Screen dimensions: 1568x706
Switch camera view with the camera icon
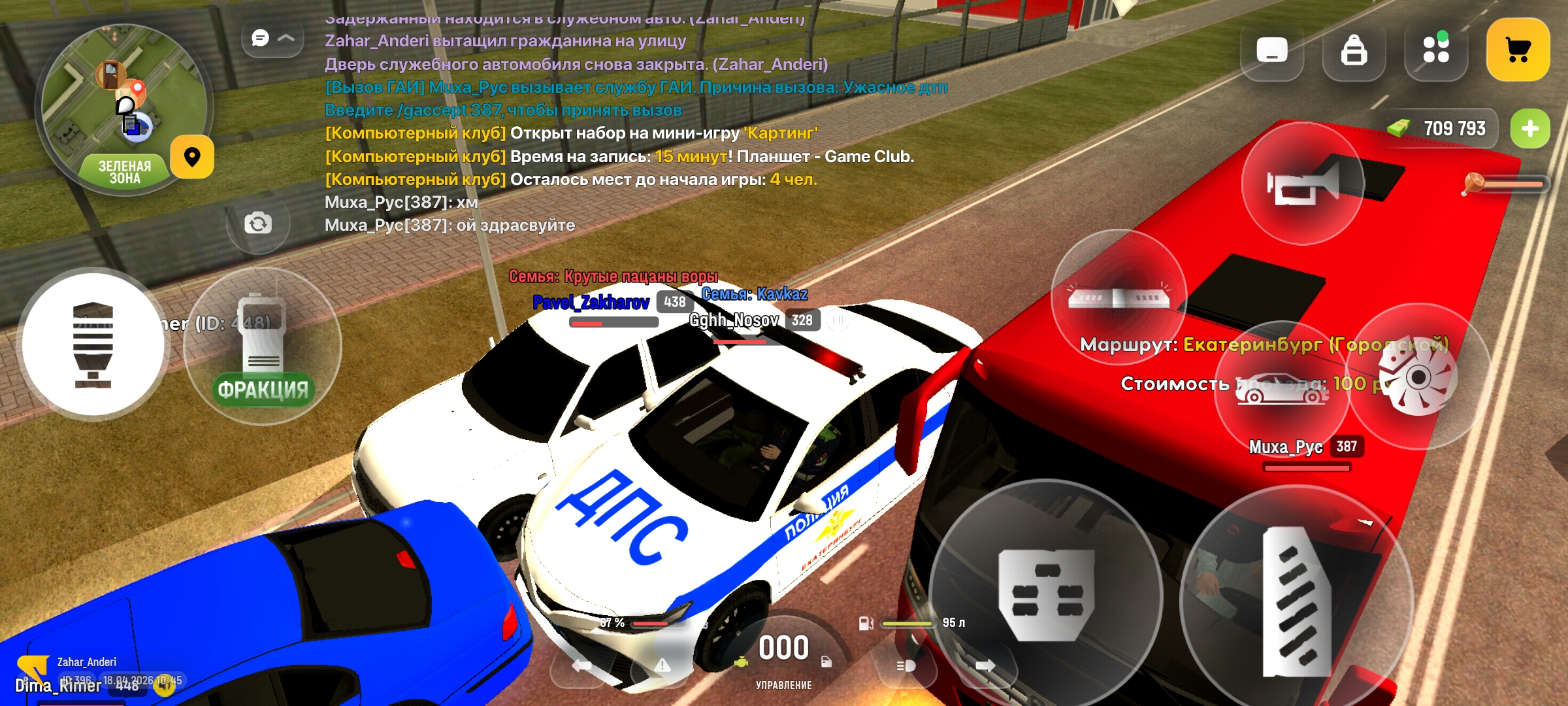[258, 224]
